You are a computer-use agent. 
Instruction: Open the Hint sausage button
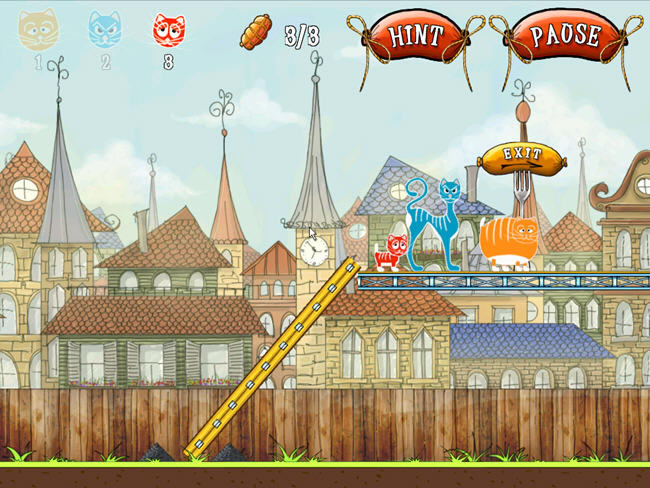click(416, 37)
